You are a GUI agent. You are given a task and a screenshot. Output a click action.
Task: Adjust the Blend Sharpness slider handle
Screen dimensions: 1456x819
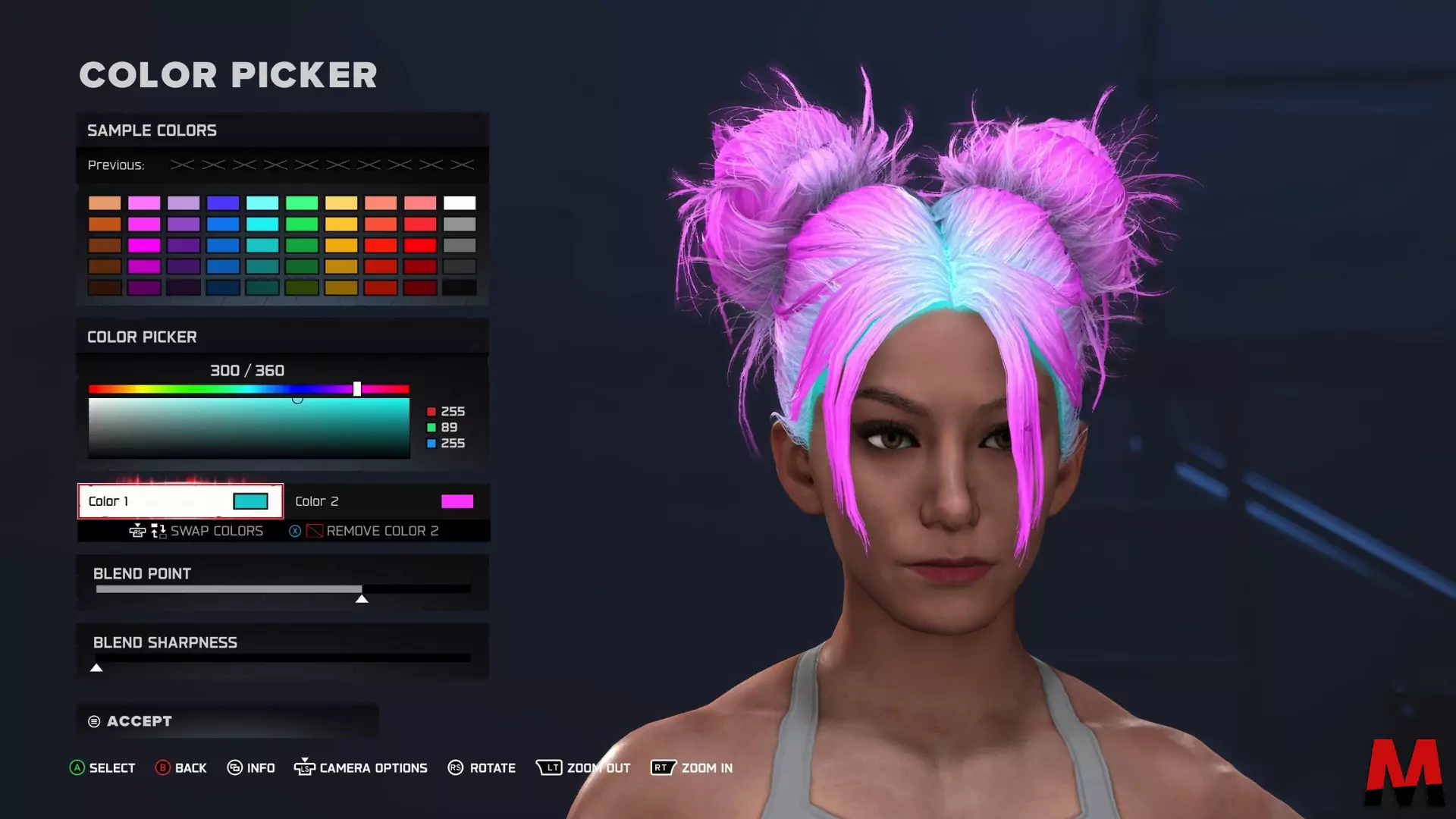(x=96, y=667)
